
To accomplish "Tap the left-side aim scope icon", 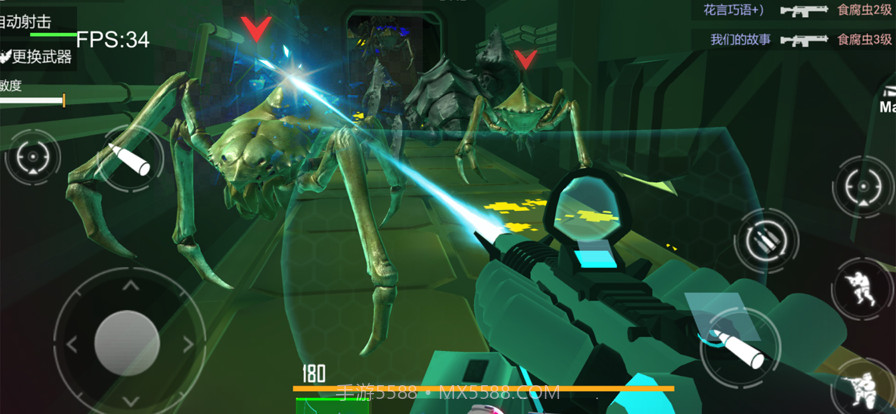I will (x=32, y=158).
